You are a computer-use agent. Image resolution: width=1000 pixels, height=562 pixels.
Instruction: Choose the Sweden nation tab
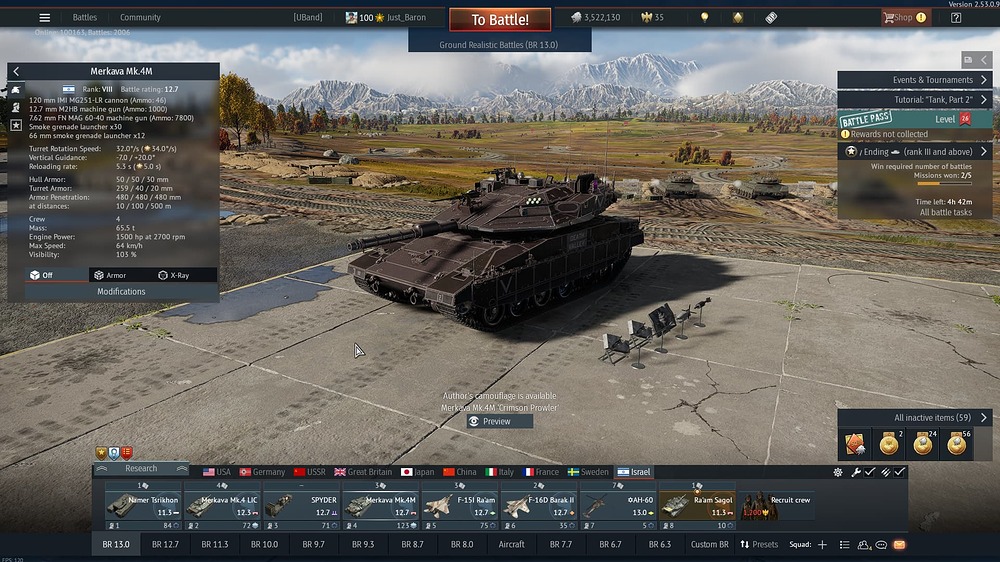coord(588,472)
